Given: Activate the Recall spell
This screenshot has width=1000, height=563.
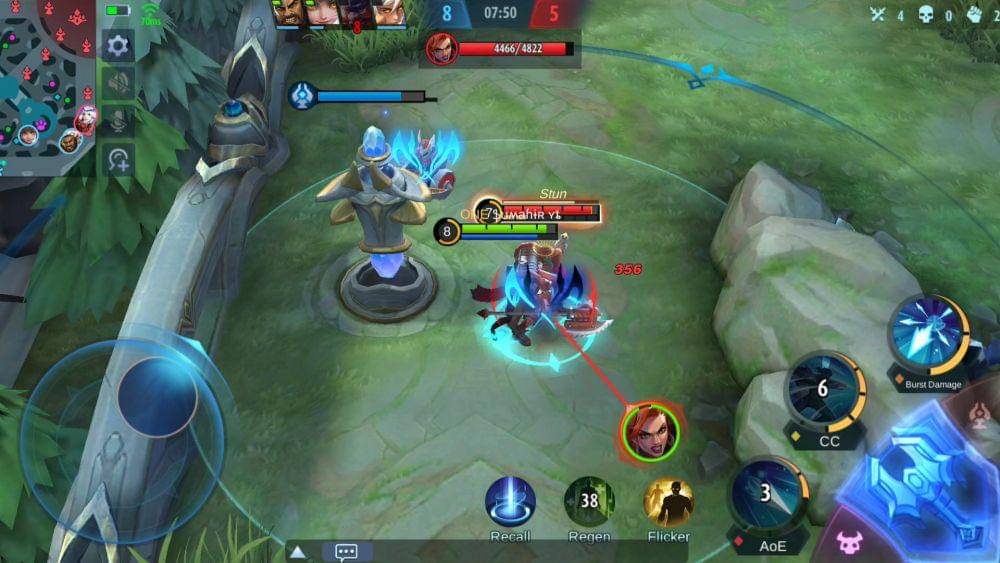Looking at the screenshot, I should [510, 501].
